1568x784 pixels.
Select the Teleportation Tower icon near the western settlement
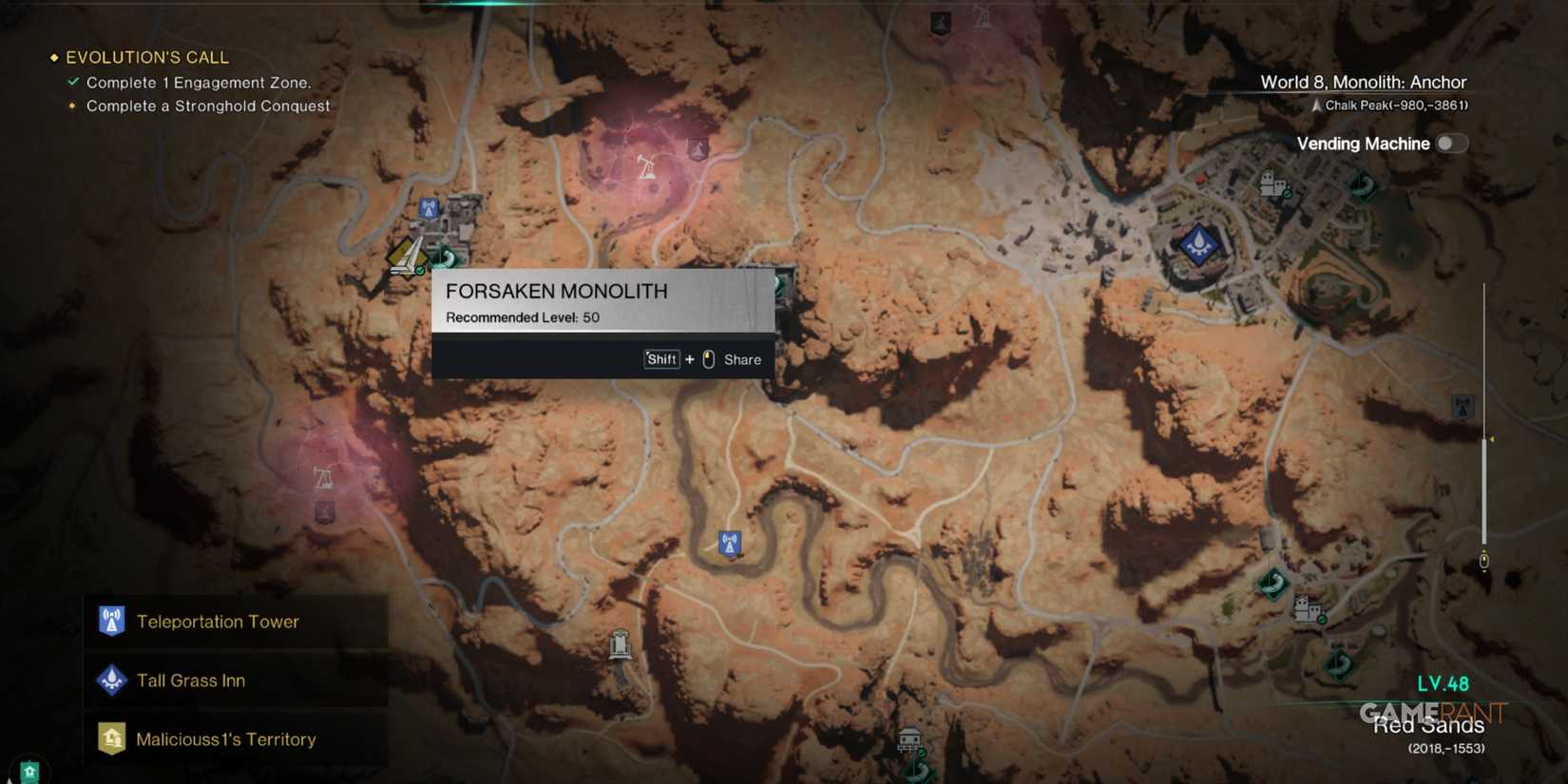[x=429, y=207]
